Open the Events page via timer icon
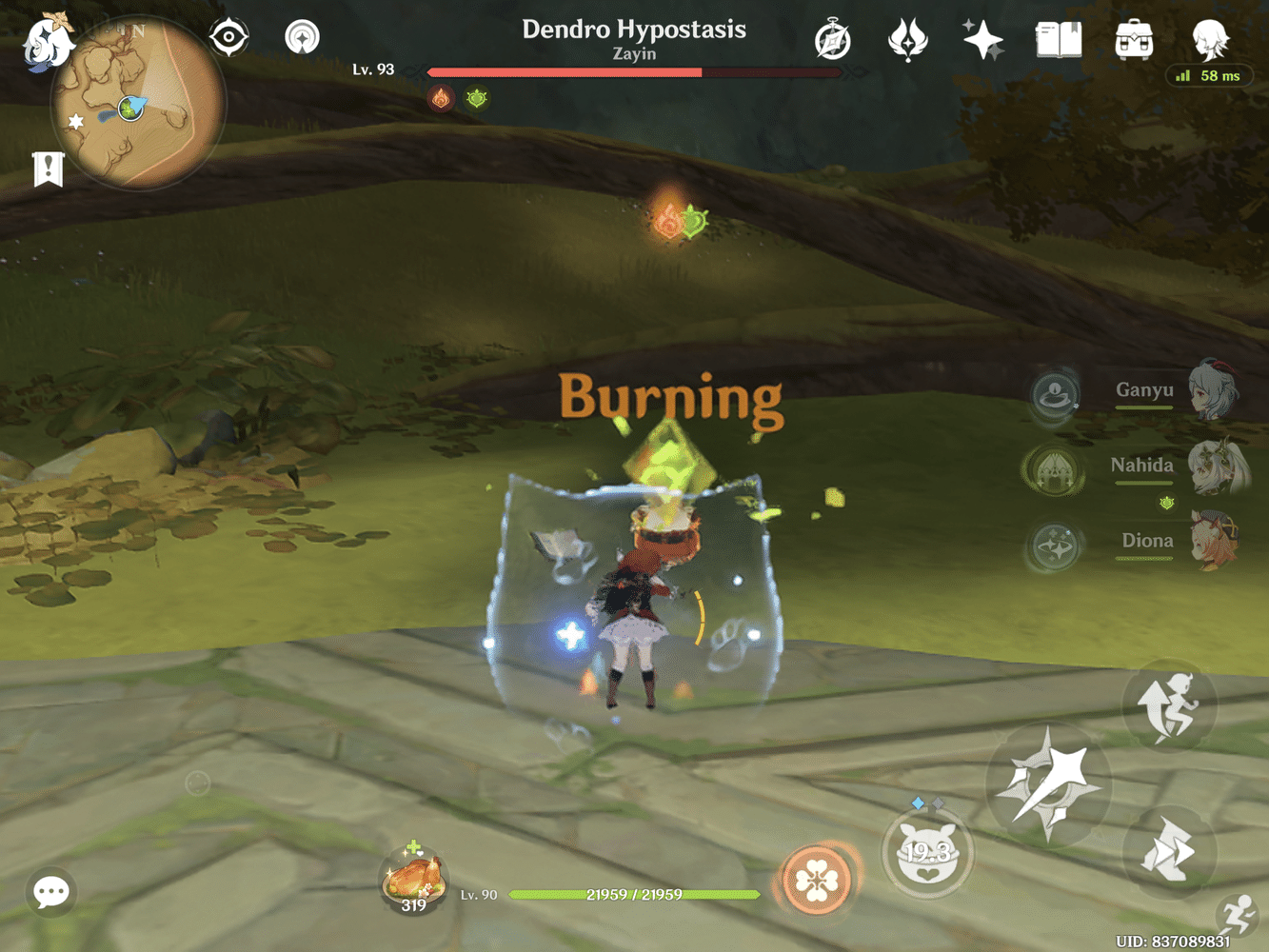Screen dimensions: 1269x952 coord(833,39)
